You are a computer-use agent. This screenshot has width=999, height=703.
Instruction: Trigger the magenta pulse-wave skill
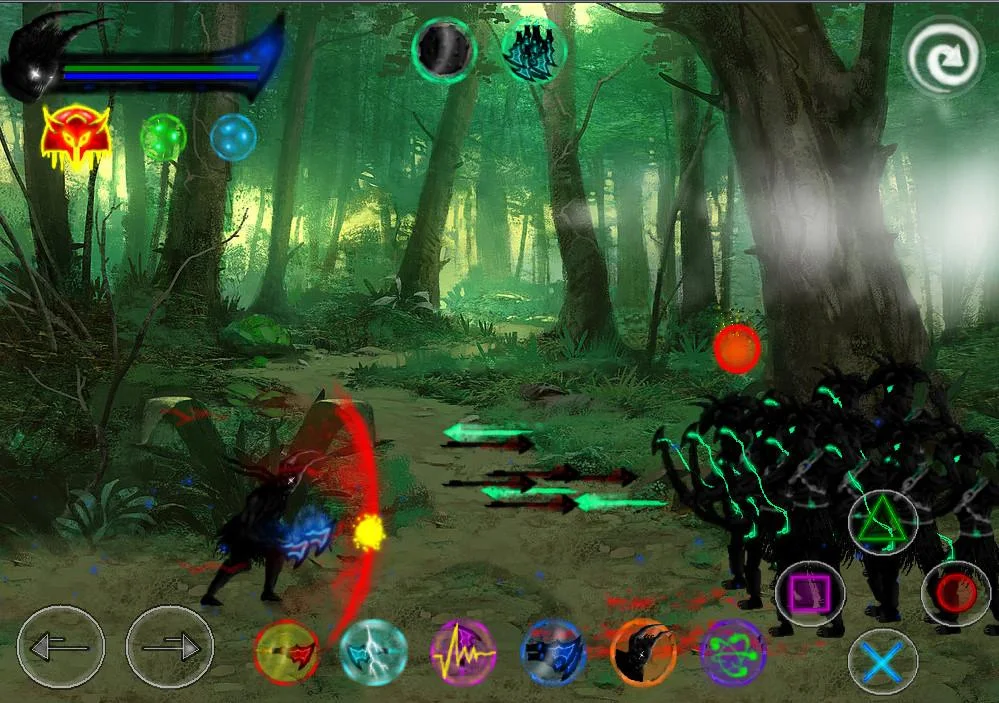(x=463, y=652)
